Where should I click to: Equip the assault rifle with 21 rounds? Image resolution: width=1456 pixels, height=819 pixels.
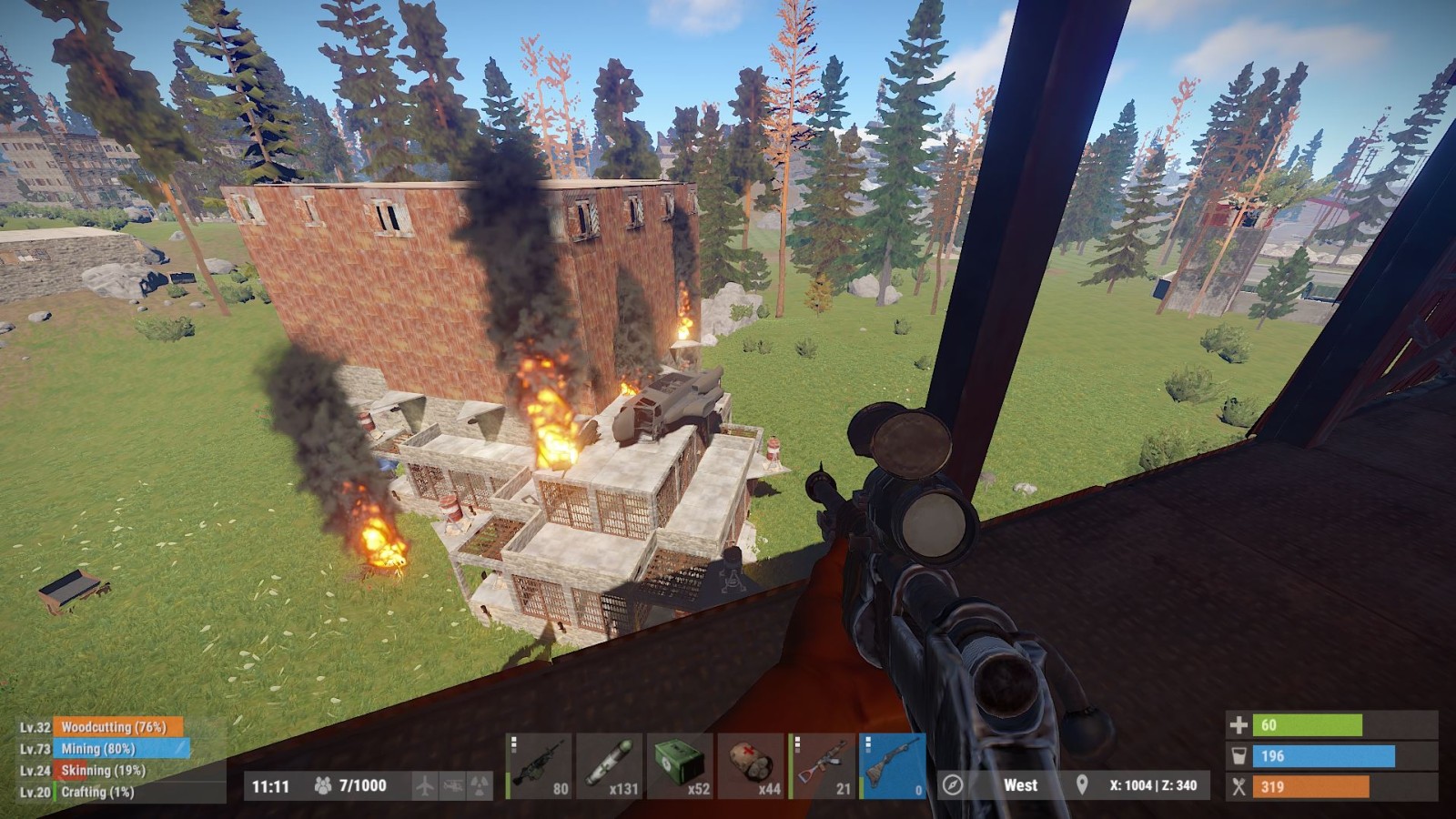pos(822,765)
